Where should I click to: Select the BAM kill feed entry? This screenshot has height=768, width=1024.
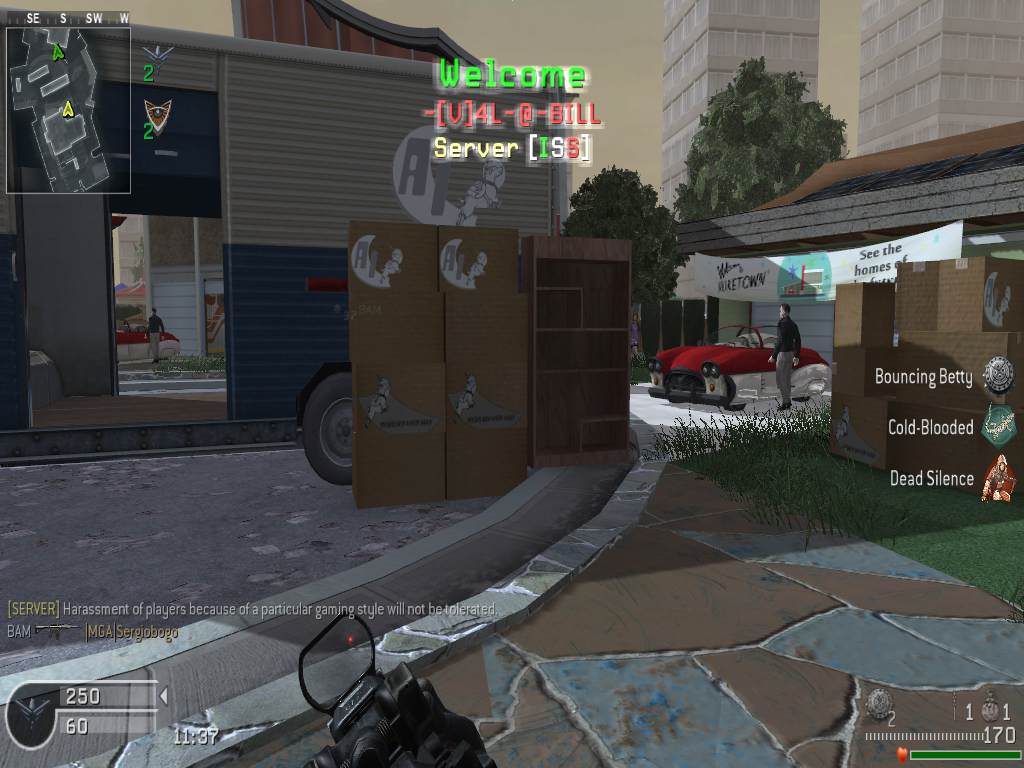click(x=92, y=631)
